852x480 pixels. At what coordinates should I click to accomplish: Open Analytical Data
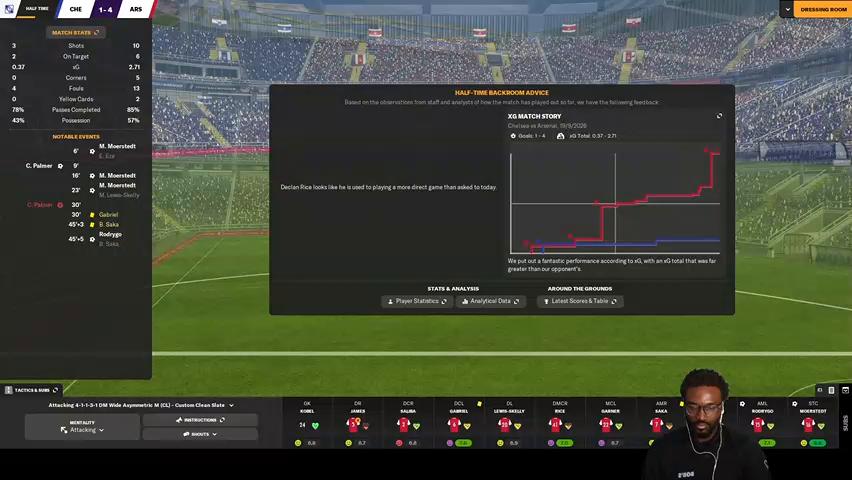point(490,301)
